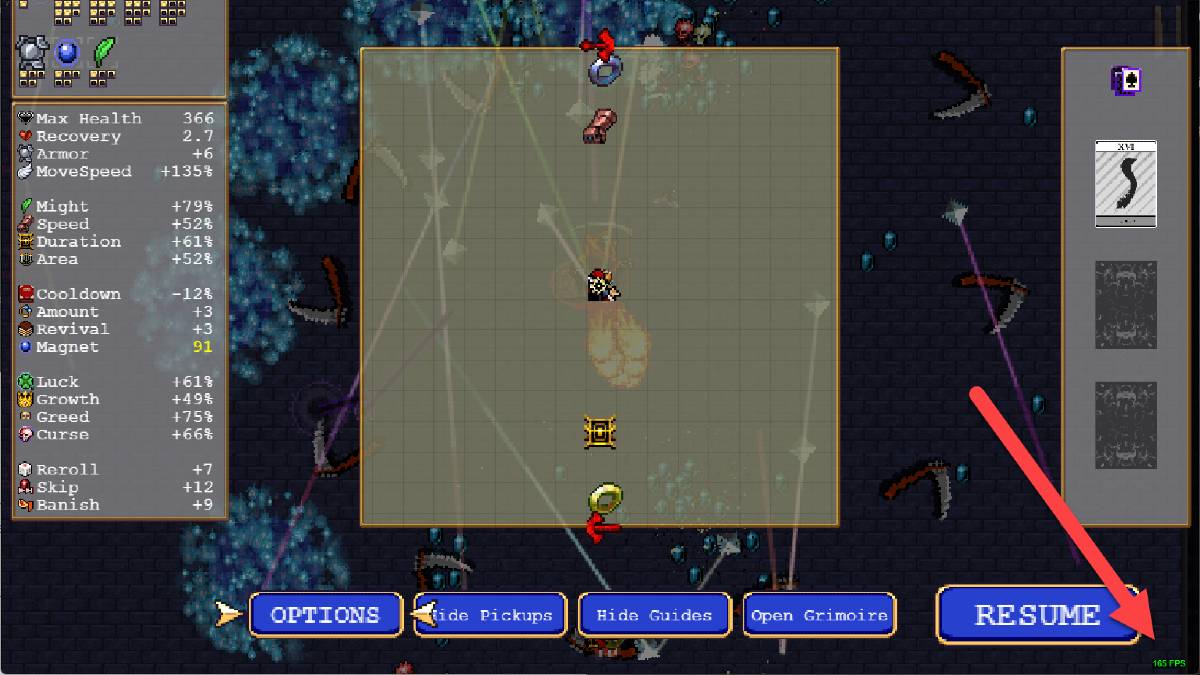Select the blue Attractorb item icon

(x=67, y=50)
